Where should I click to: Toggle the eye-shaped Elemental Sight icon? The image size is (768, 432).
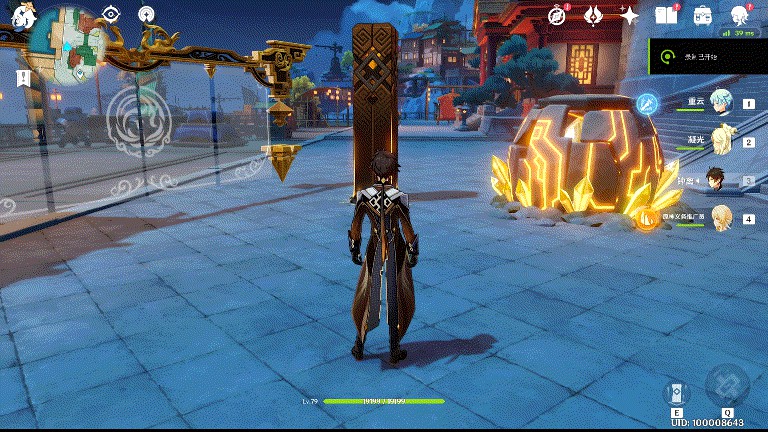click(111, 13)
